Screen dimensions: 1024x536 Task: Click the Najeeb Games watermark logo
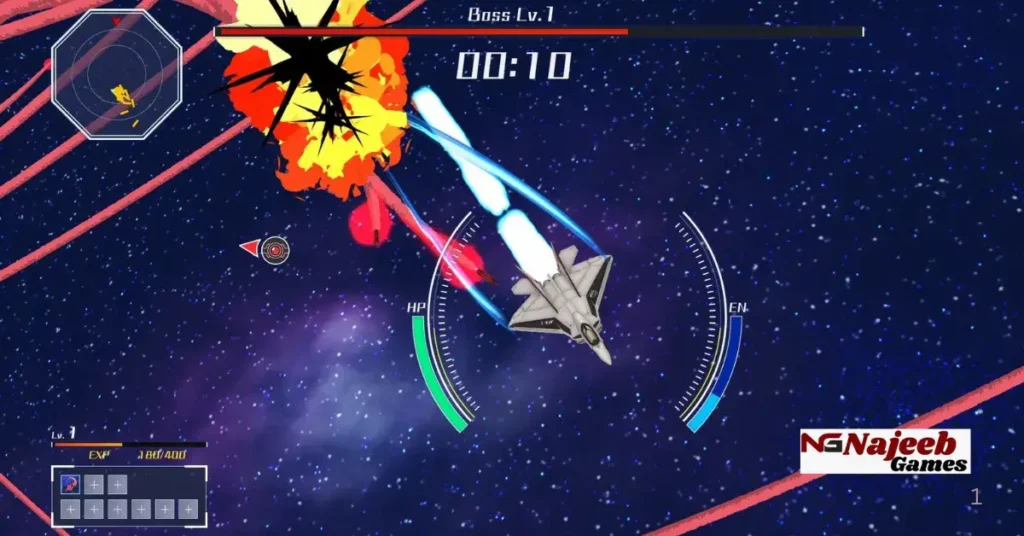click(x=884, y=451)
